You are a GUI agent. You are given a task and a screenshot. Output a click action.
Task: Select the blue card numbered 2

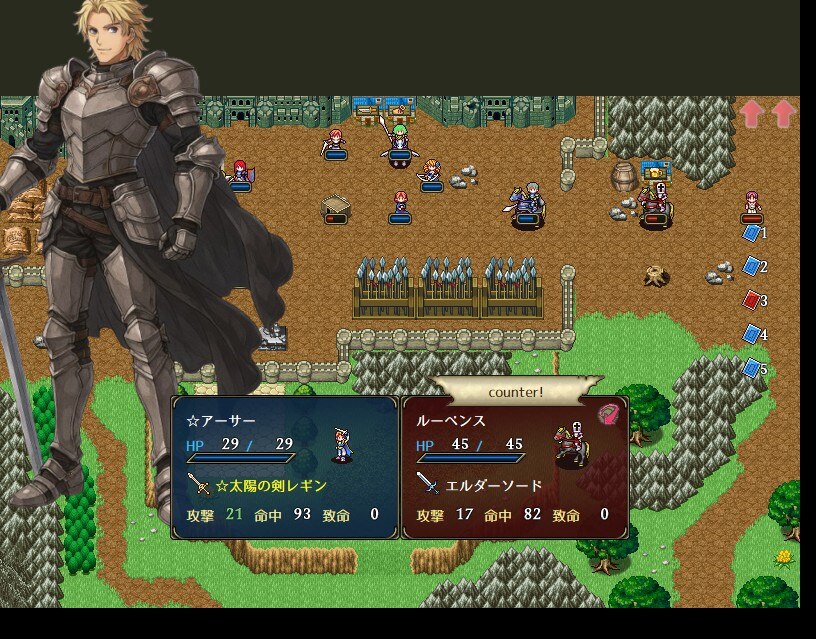point(752,266)
